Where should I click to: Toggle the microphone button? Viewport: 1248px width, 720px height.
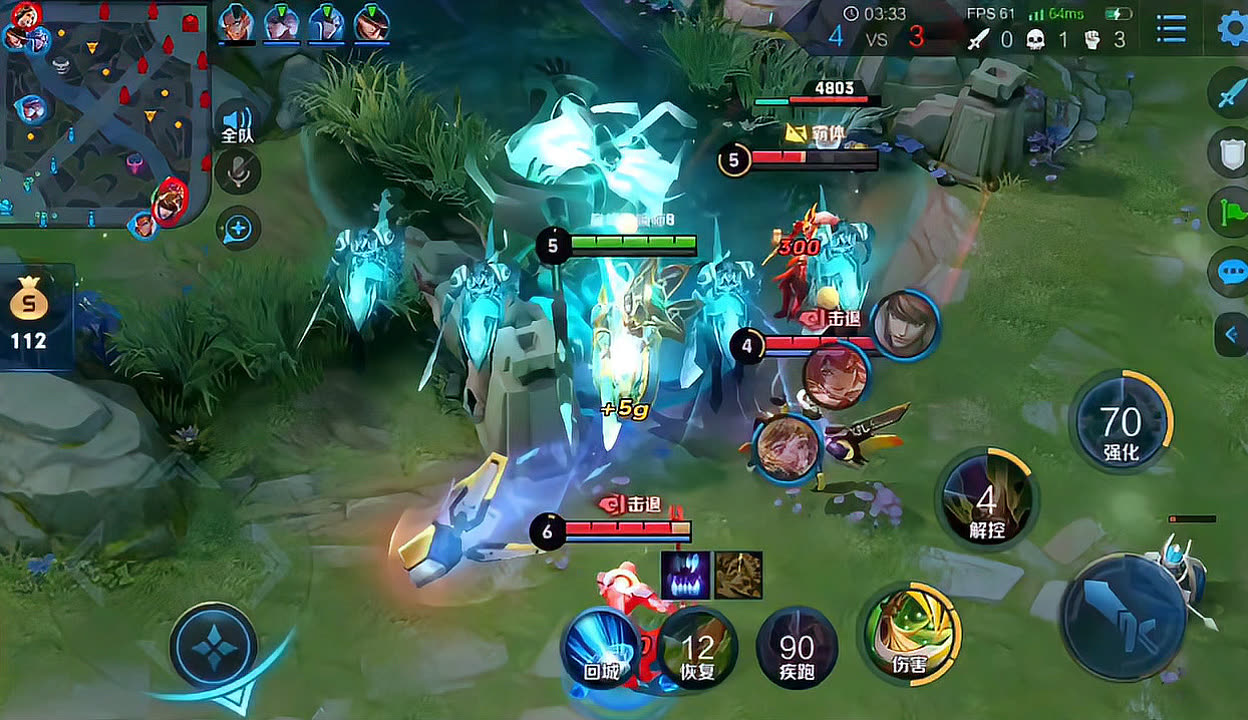pos(238,173)
